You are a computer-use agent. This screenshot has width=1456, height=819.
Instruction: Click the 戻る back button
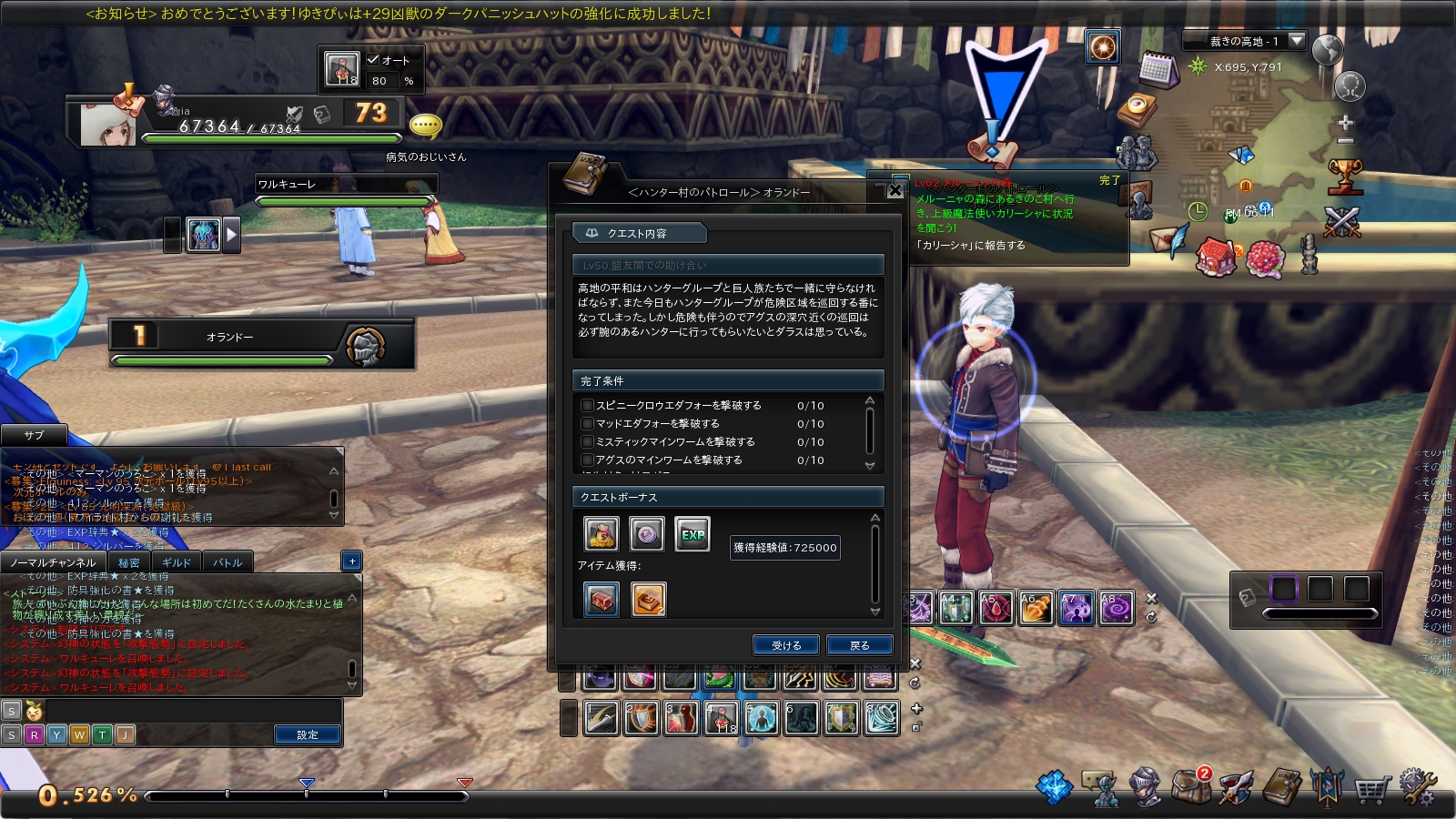click(x=859, y=645)
